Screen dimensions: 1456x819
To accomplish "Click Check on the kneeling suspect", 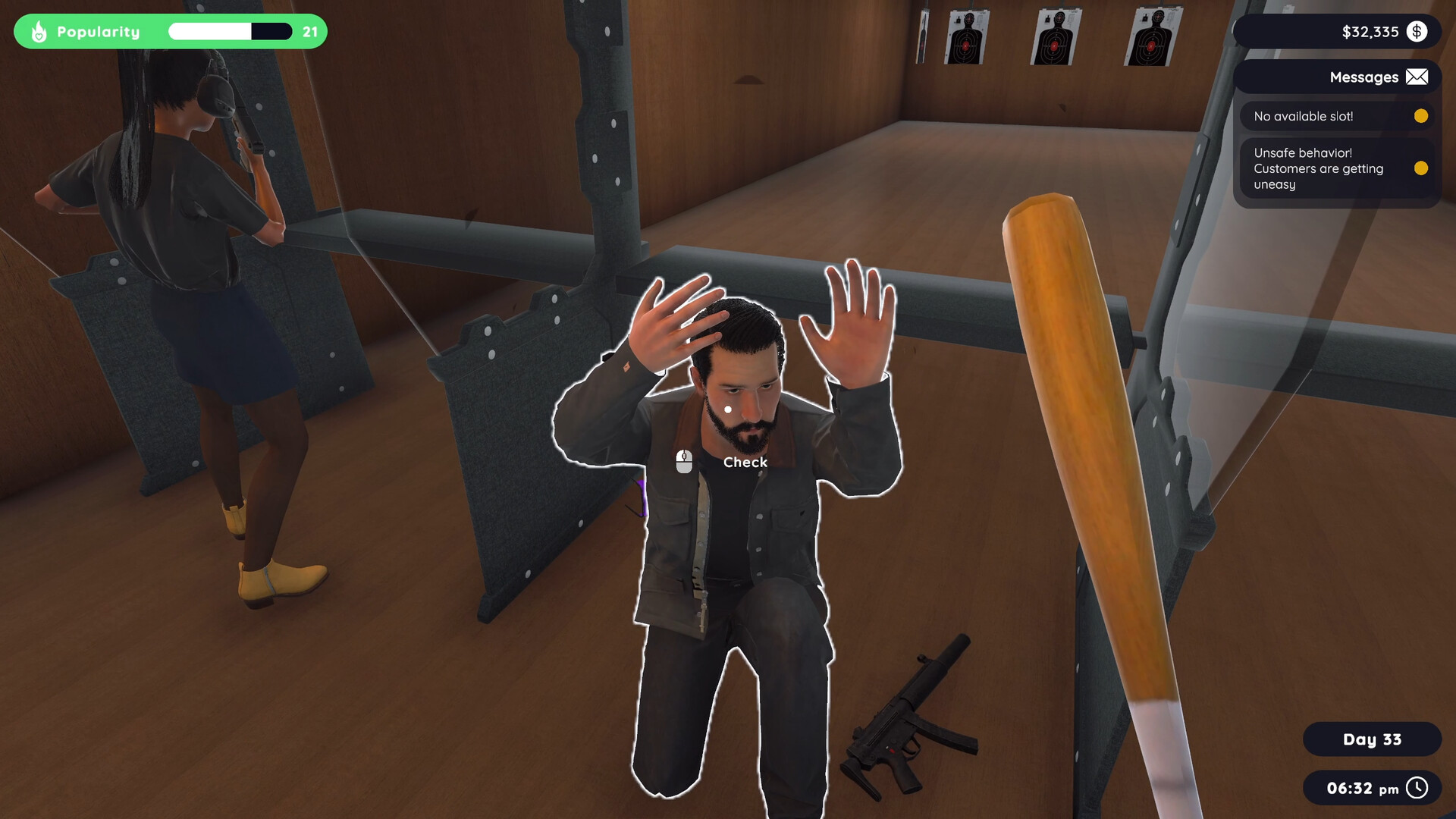I will (x=744, y=462).
